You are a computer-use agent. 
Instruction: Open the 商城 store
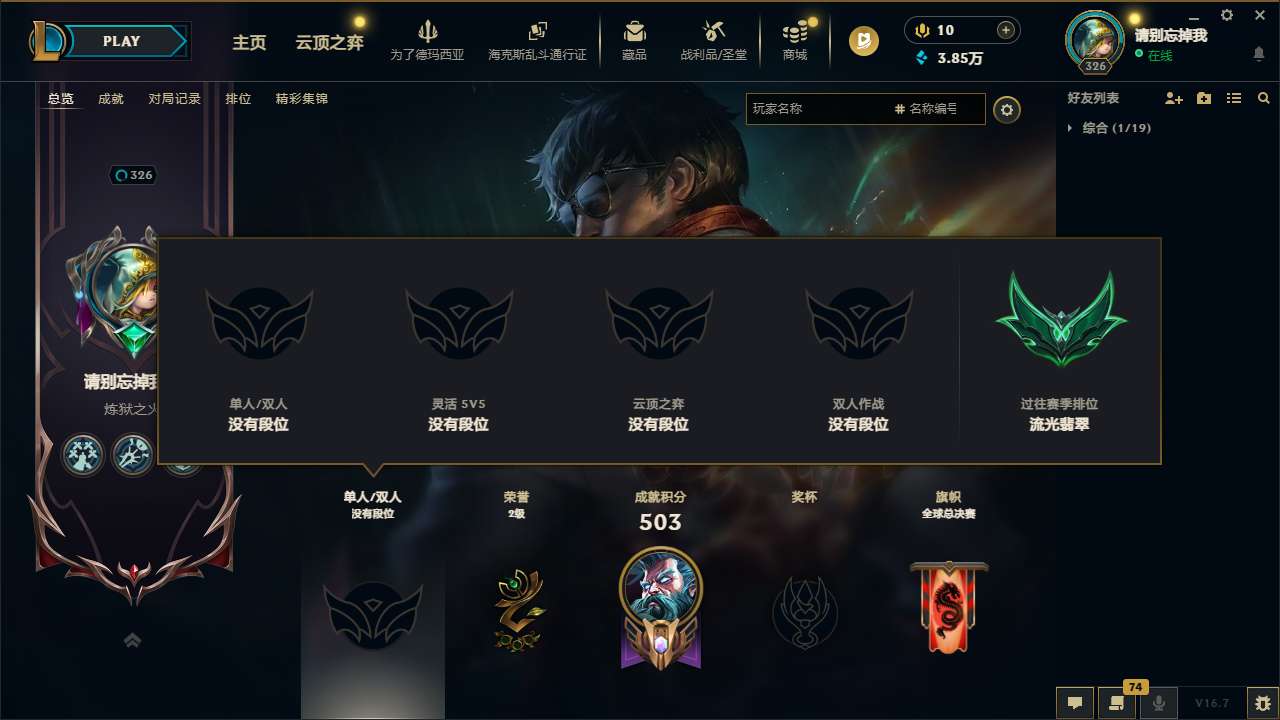[795, 40]
